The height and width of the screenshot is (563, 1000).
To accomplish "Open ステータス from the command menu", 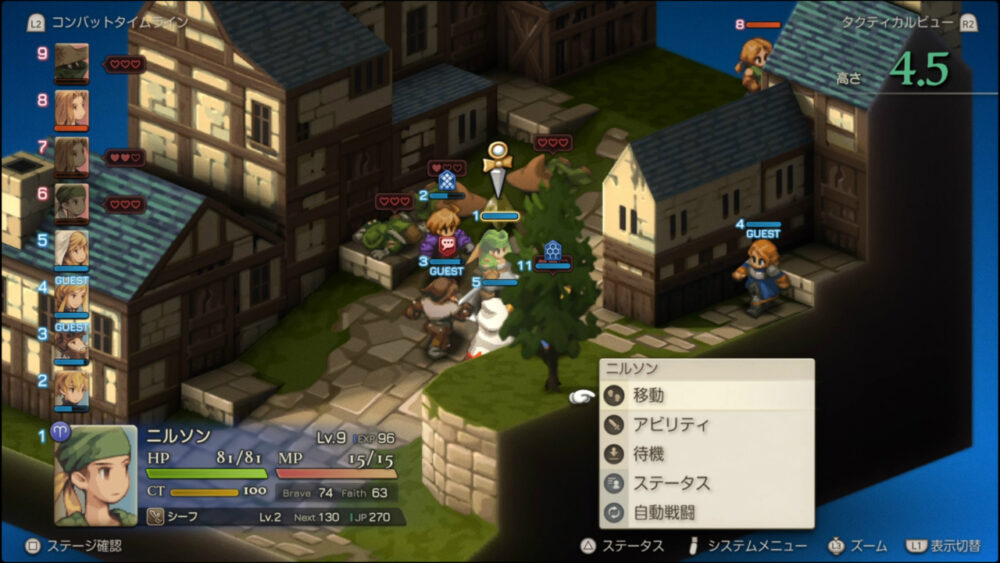I will coord(706,483).
